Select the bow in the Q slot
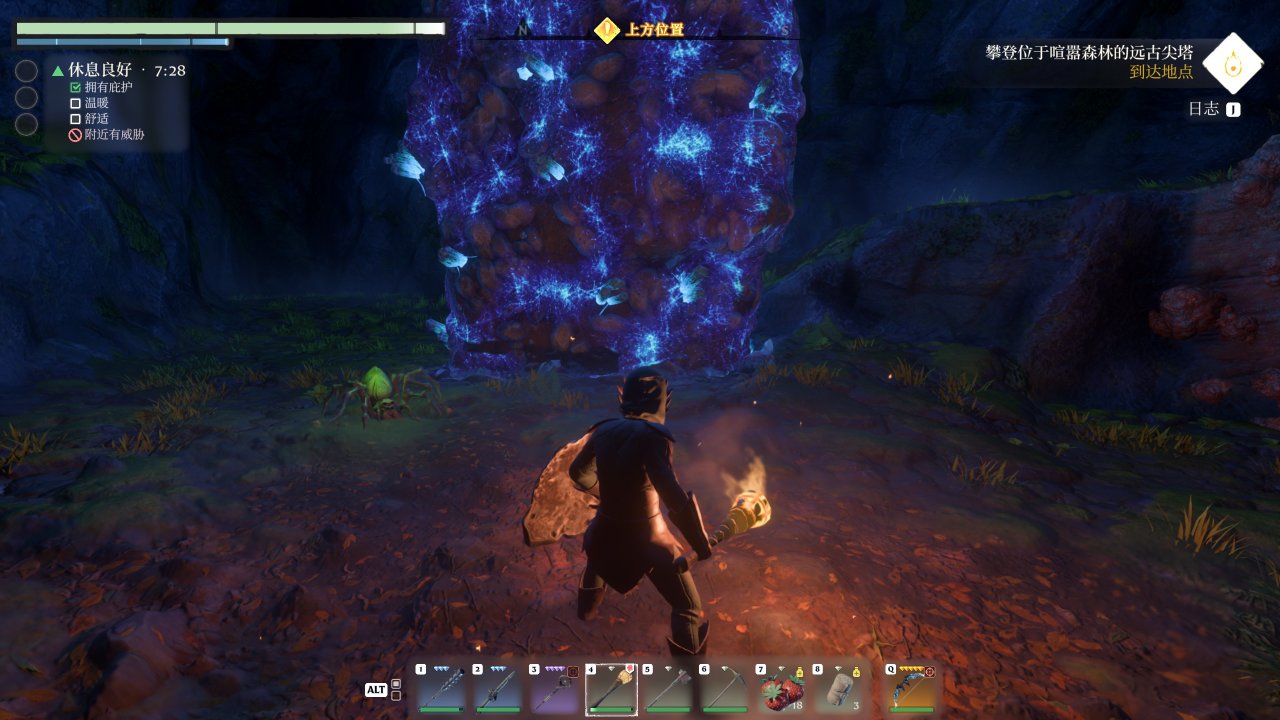This screenshot has width=1280, height=720. click(x=912, y=691)
